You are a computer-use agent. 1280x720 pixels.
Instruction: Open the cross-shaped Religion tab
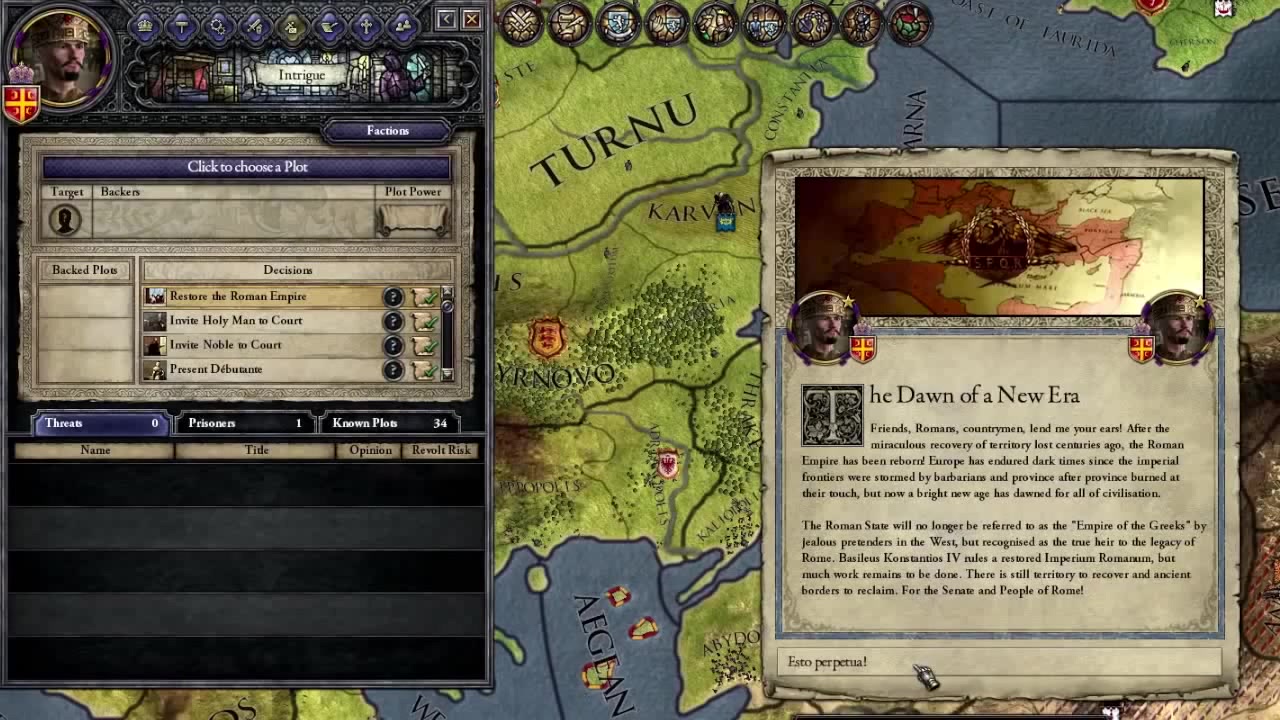(x=366, y=26)
